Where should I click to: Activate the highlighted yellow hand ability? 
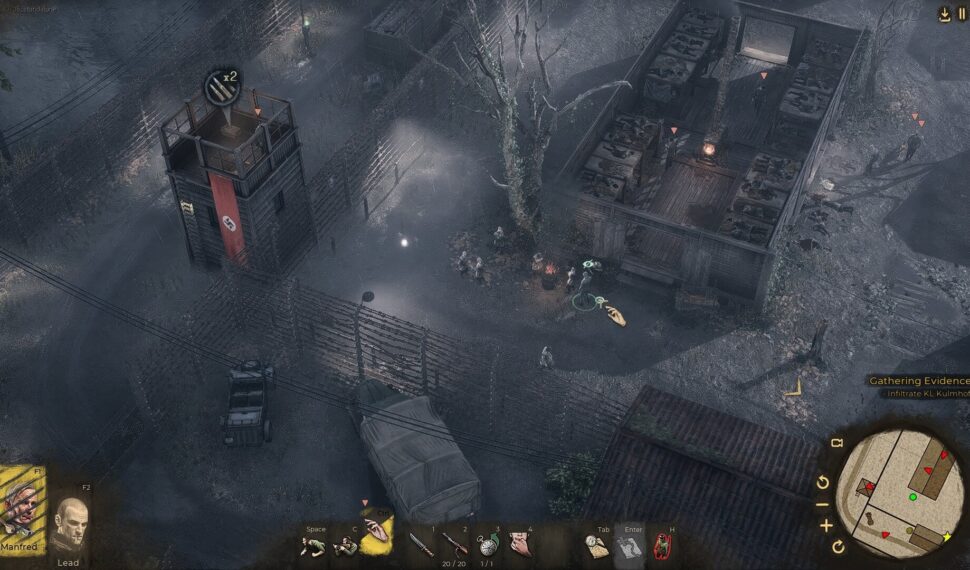click(377, 537)
